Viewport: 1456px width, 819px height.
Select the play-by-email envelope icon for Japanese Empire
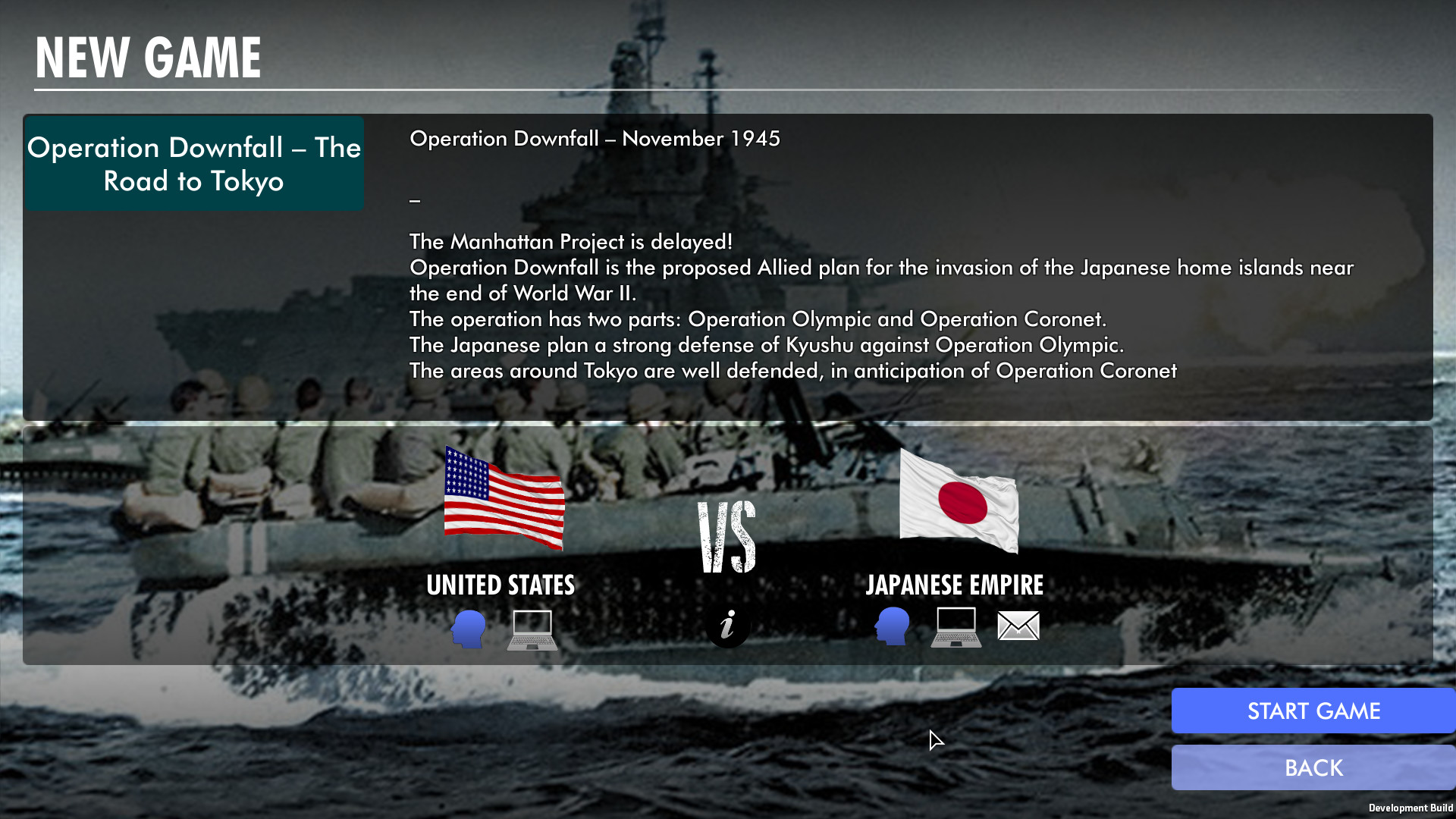pos(1018,626)
